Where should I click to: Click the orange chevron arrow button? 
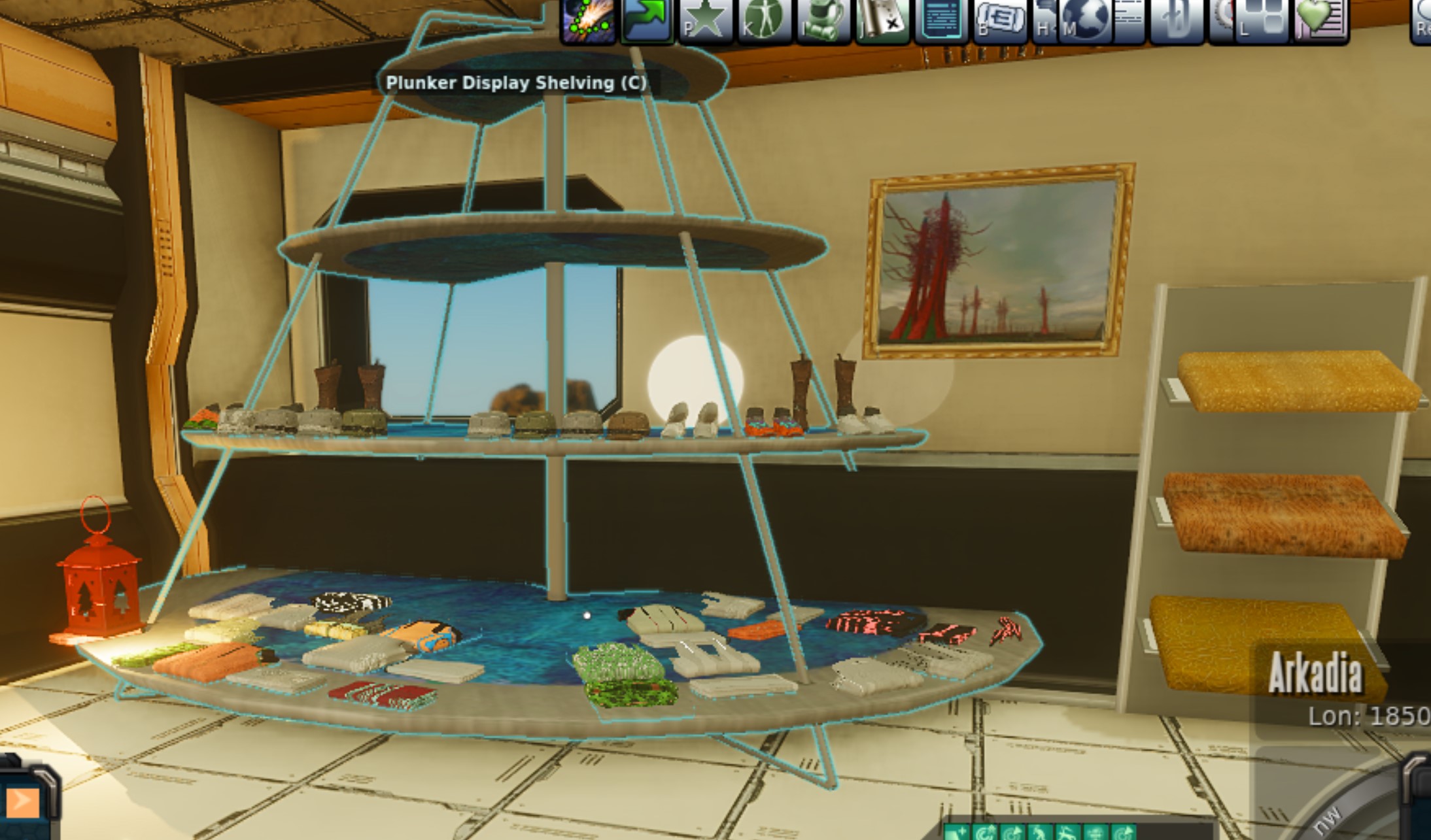tap(22, 801)
